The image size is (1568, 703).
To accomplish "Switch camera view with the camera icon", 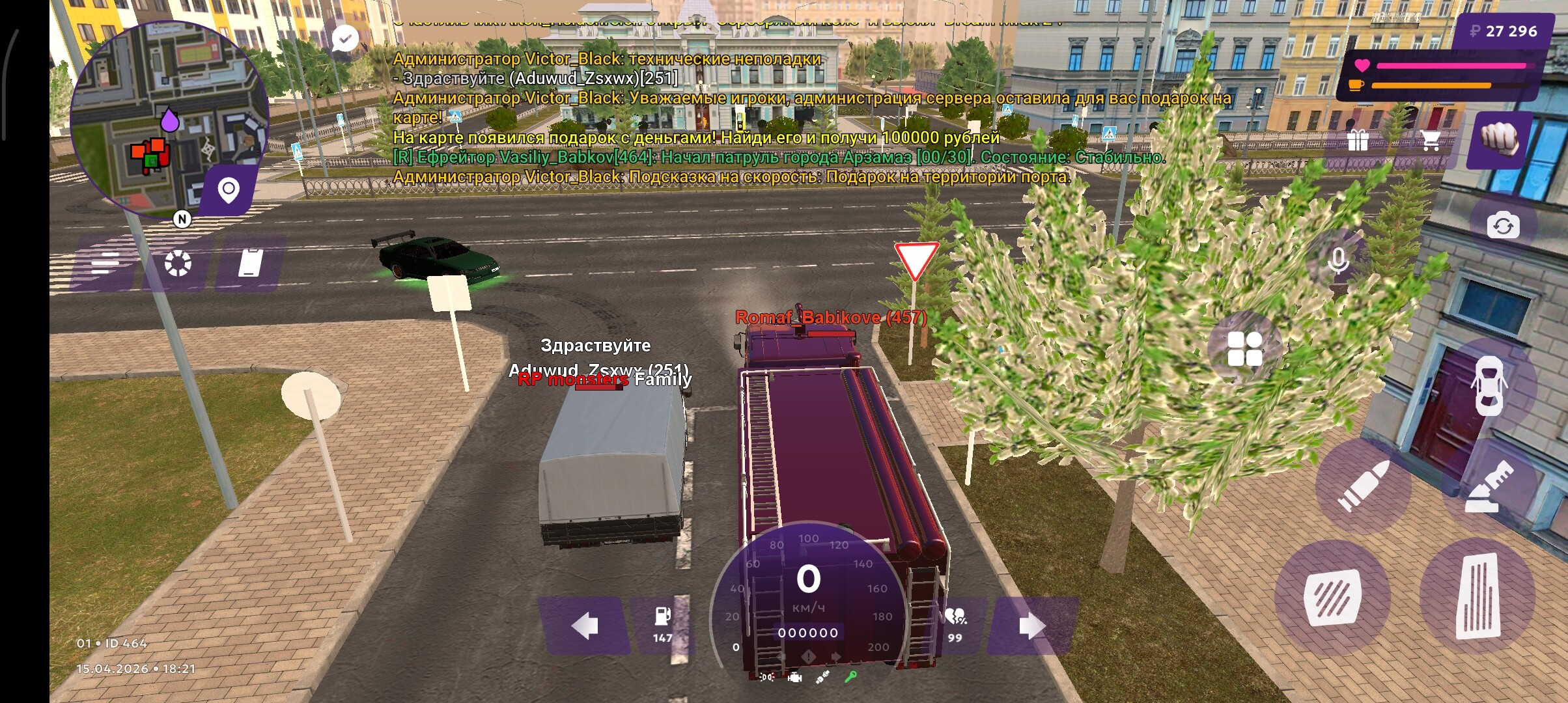I will click(x=1503, y=226).
